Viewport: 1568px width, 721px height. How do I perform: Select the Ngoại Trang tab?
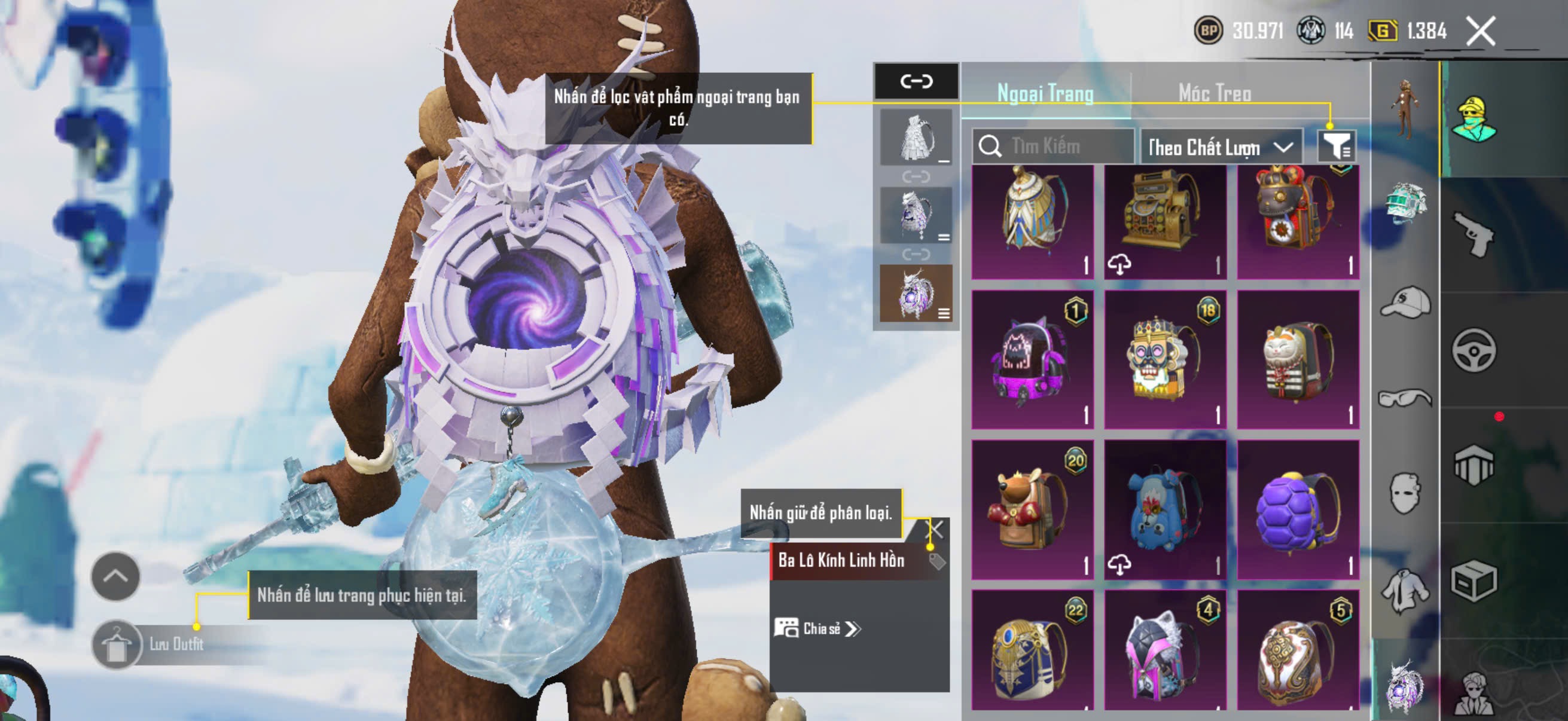(1045, 93)
